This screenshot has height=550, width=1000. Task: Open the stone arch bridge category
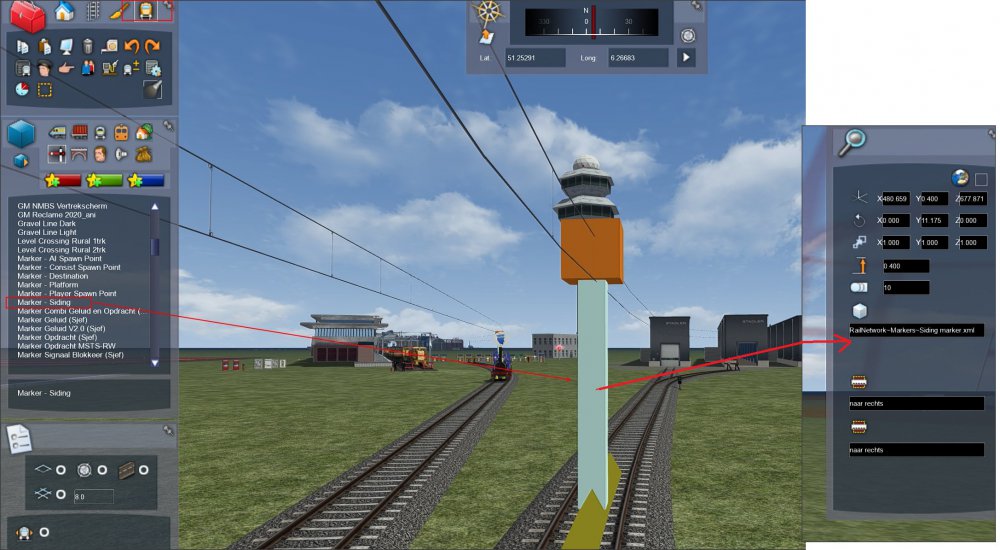(x=79, y=155)
